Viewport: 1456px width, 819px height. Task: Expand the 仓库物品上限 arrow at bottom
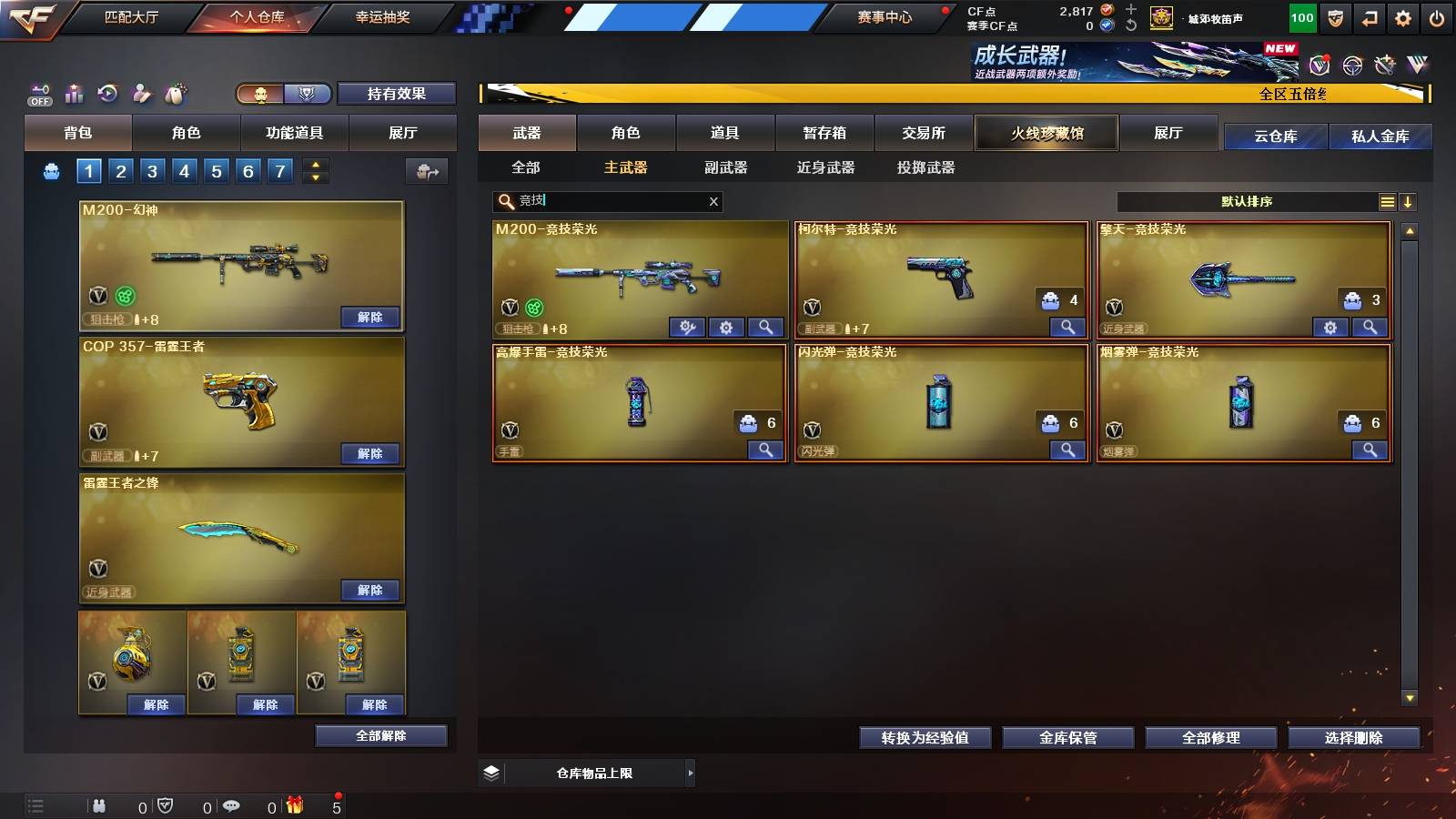click(690, 773)
